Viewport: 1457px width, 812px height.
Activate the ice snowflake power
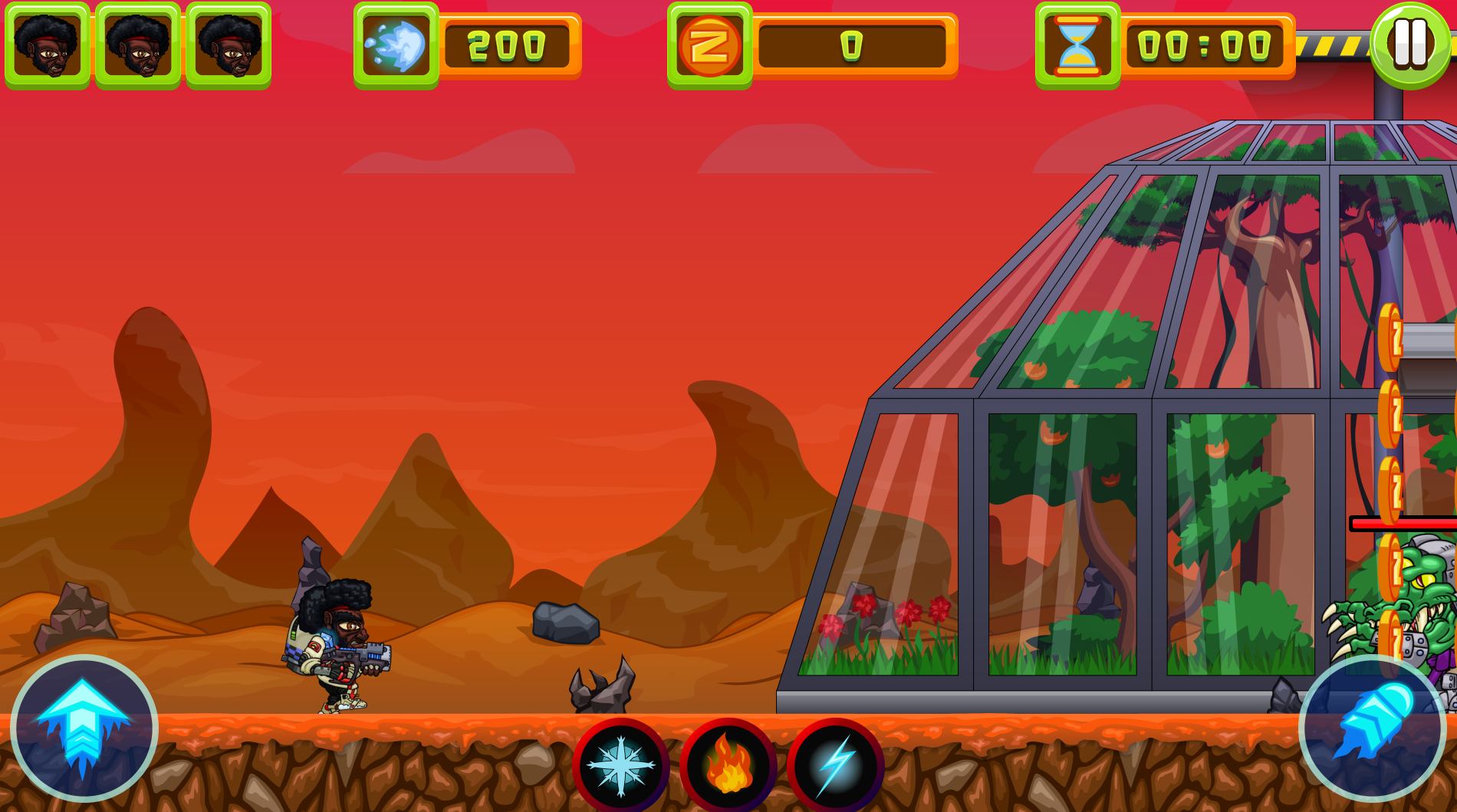coord(620,765)
